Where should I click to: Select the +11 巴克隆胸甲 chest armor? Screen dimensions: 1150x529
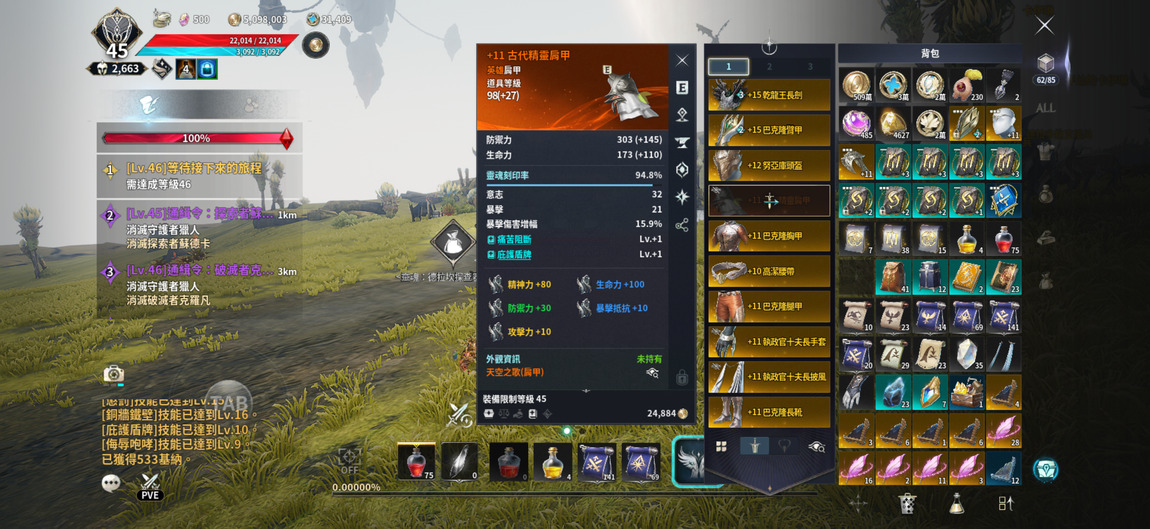click(769, 236)
